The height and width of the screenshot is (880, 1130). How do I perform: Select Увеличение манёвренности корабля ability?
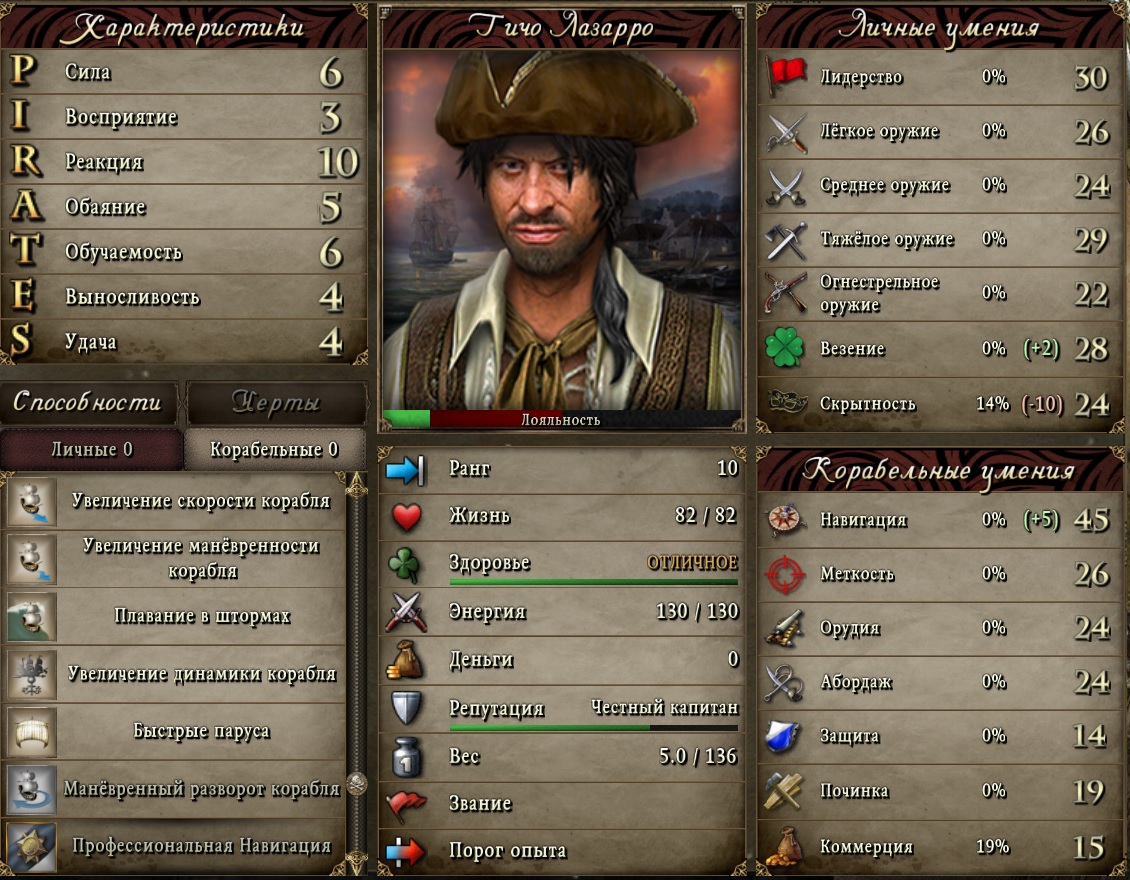coord(200,558)
